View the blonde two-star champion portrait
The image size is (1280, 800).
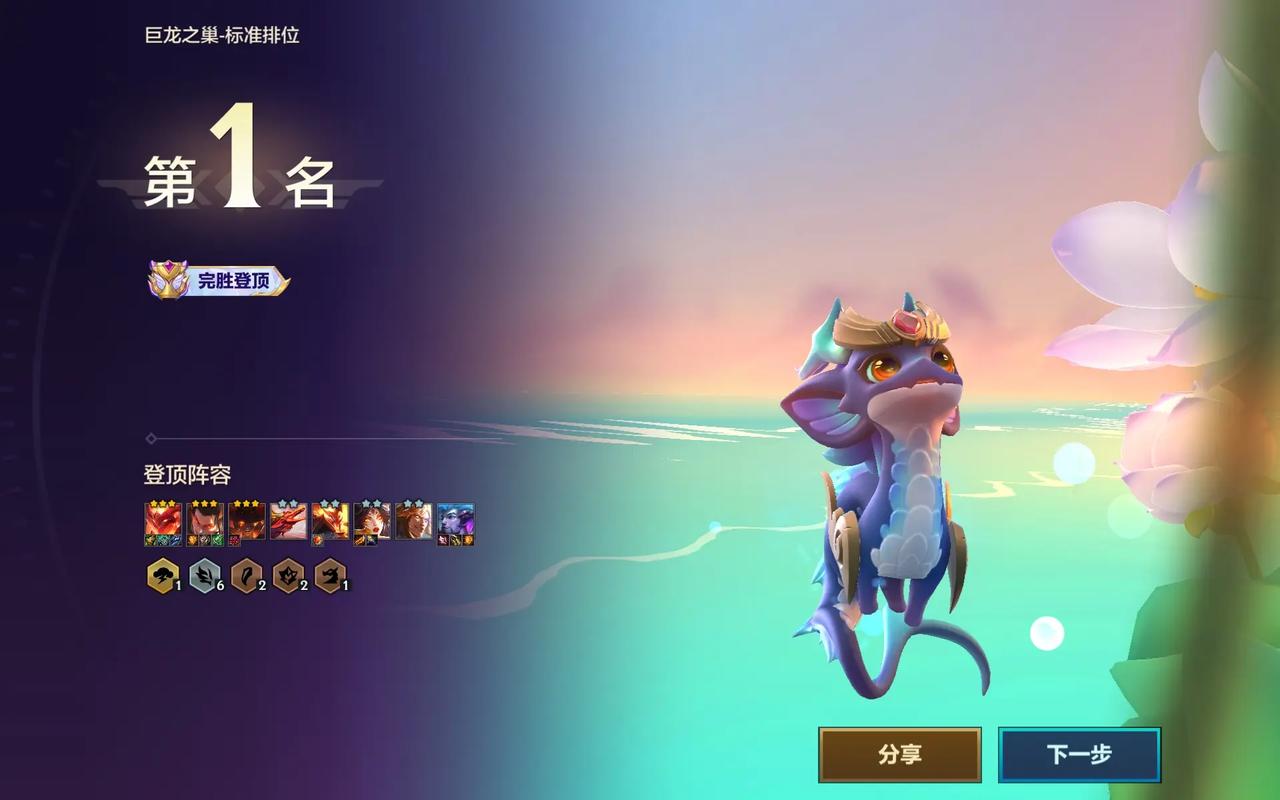pos(413,521)
